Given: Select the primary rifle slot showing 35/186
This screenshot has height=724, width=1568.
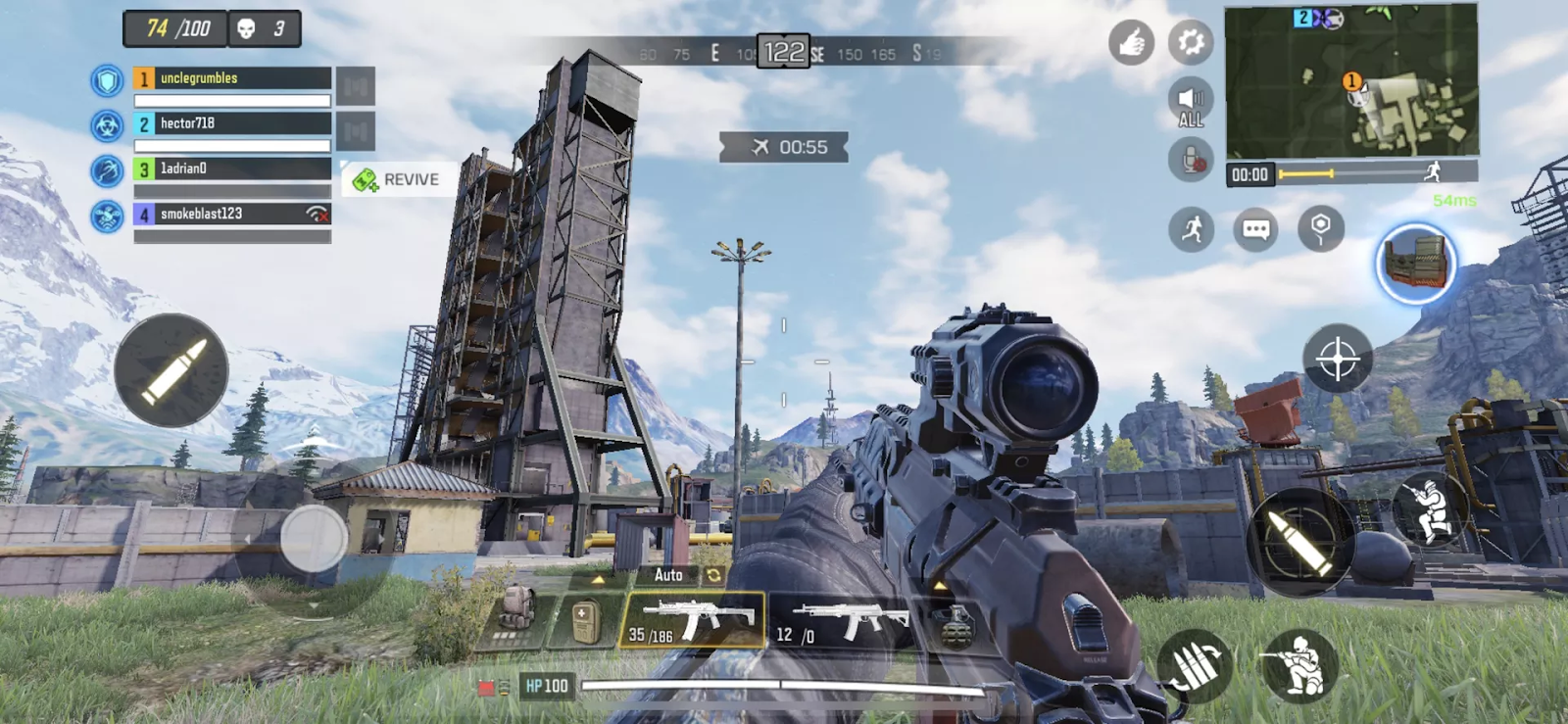Looking at the screenshot, I should click(694, 621).
